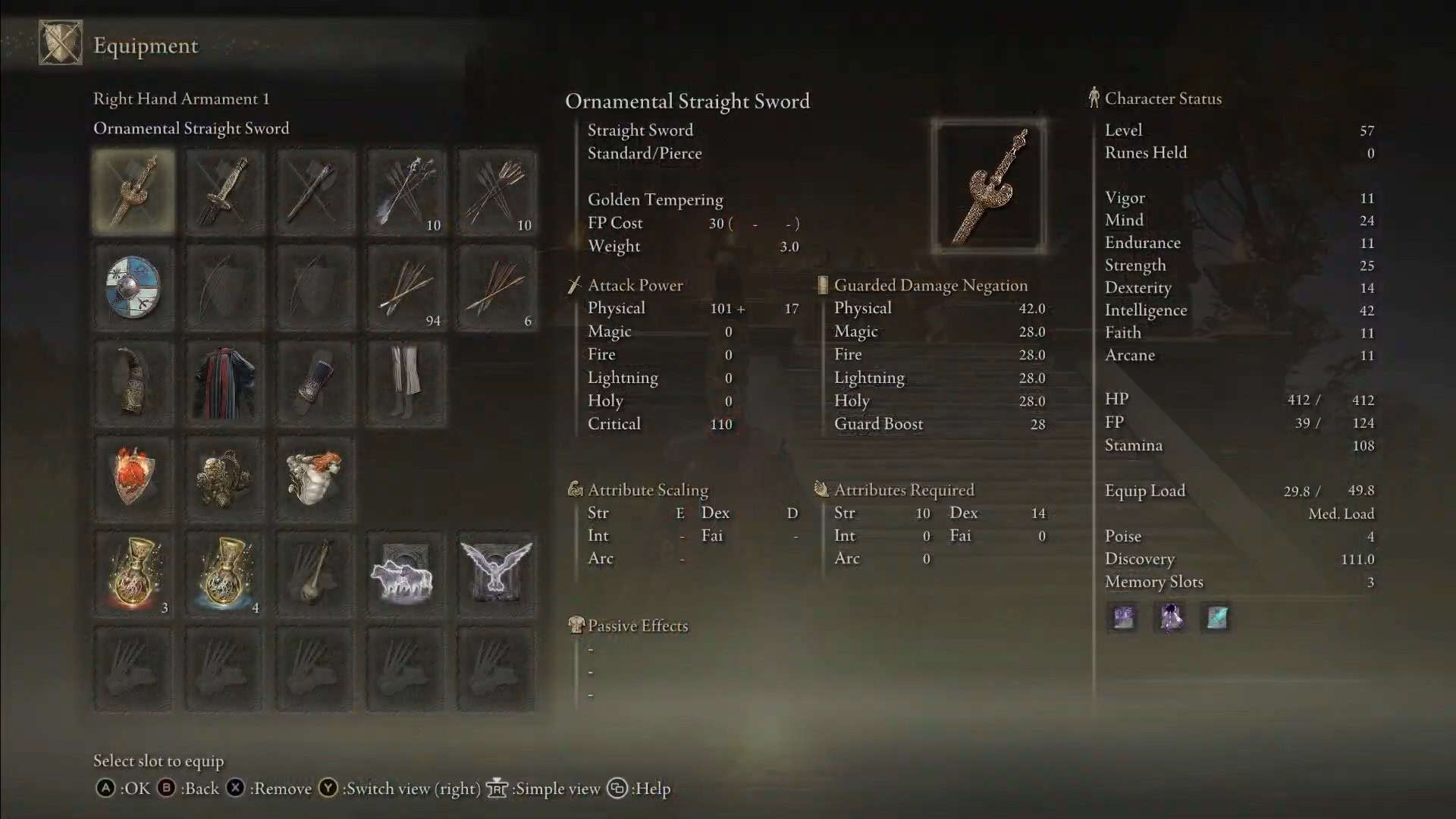
Task: Choose the horned helmet slot
Action: coord(133,383)
